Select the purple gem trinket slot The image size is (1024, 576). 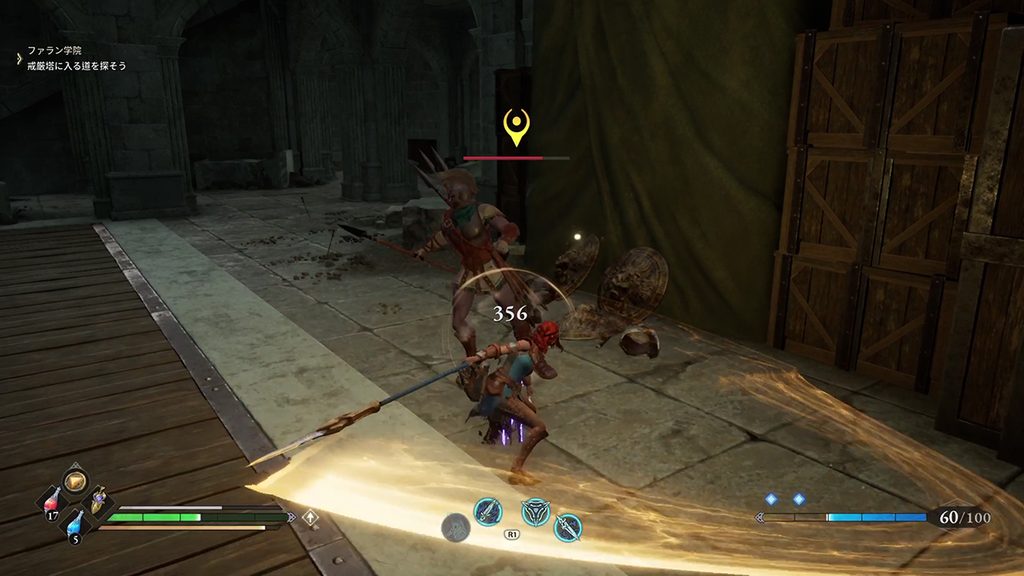click(x=99, y=499)
